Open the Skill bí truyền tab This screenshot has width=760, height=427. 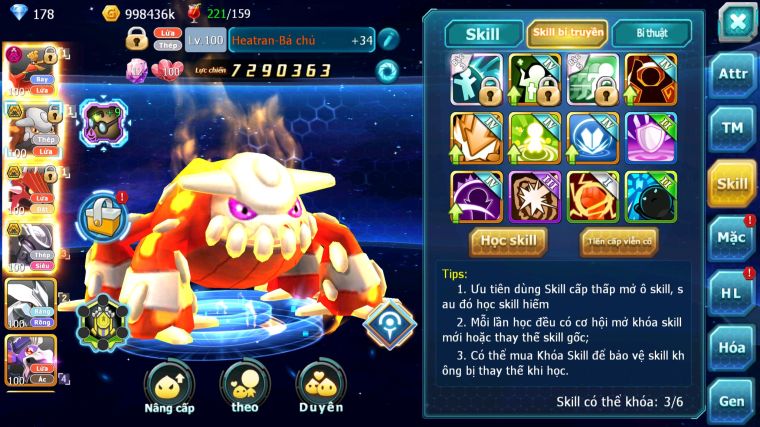pos(567,34)
